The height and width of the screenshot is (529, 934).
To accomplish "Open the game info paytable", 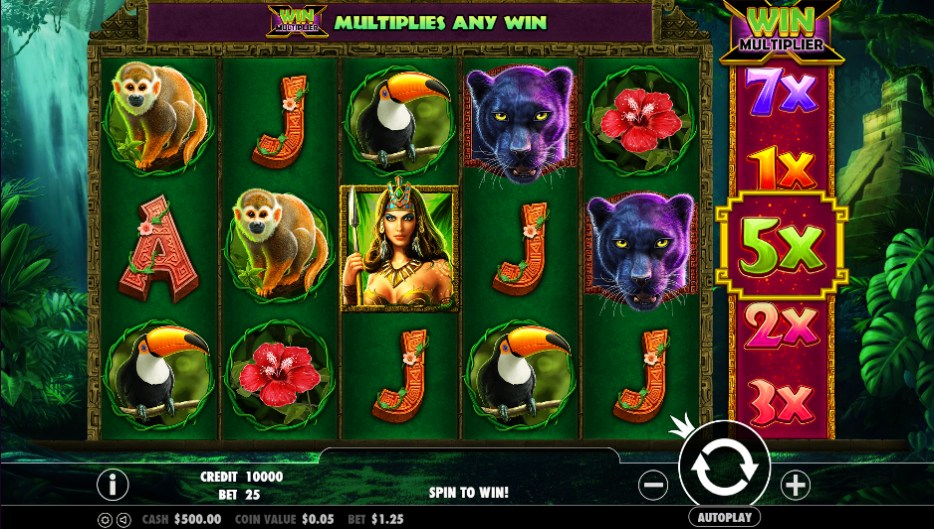I will click(x=112, y=485).
